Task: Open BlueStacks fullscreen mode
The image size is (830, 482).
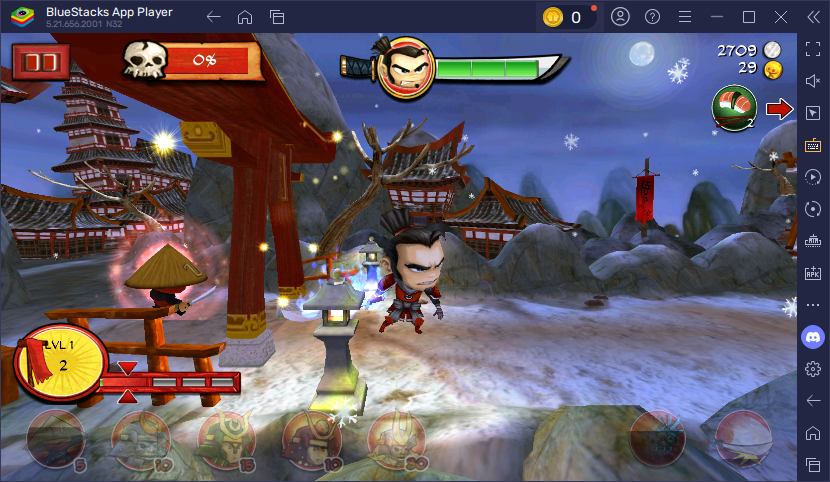Action: pos(813,48)
